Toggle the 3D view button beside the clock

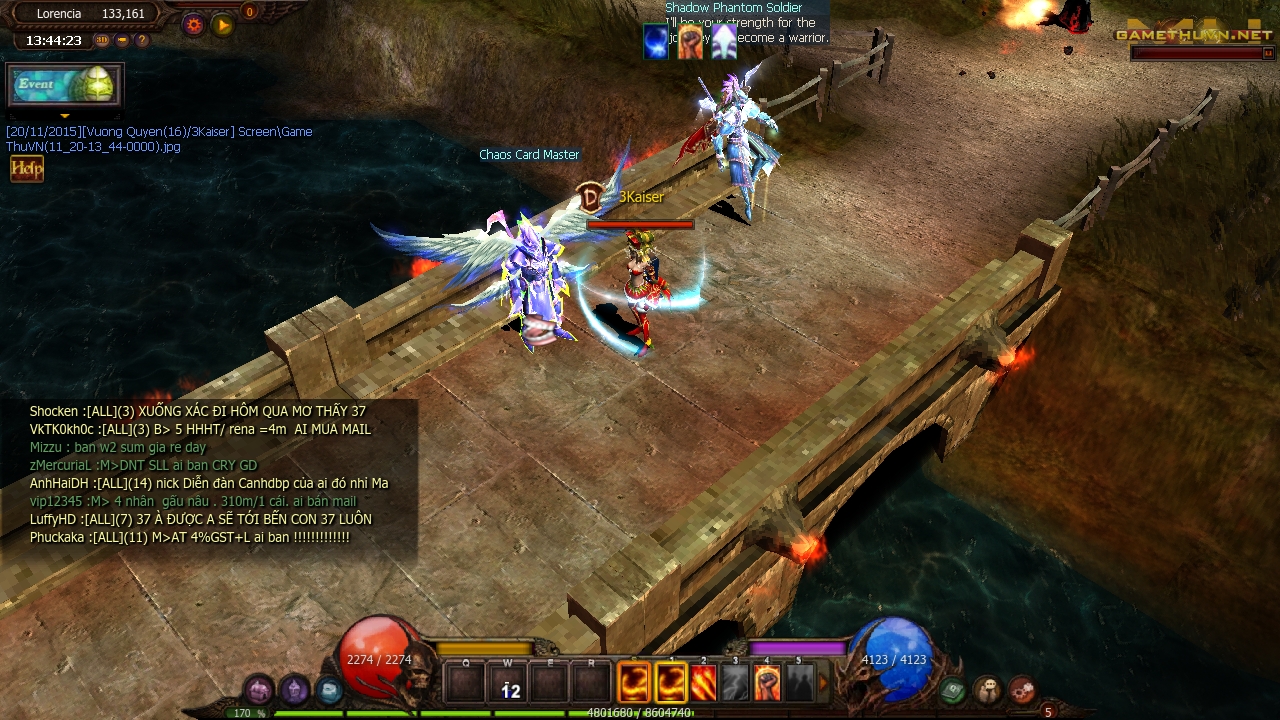101,40
